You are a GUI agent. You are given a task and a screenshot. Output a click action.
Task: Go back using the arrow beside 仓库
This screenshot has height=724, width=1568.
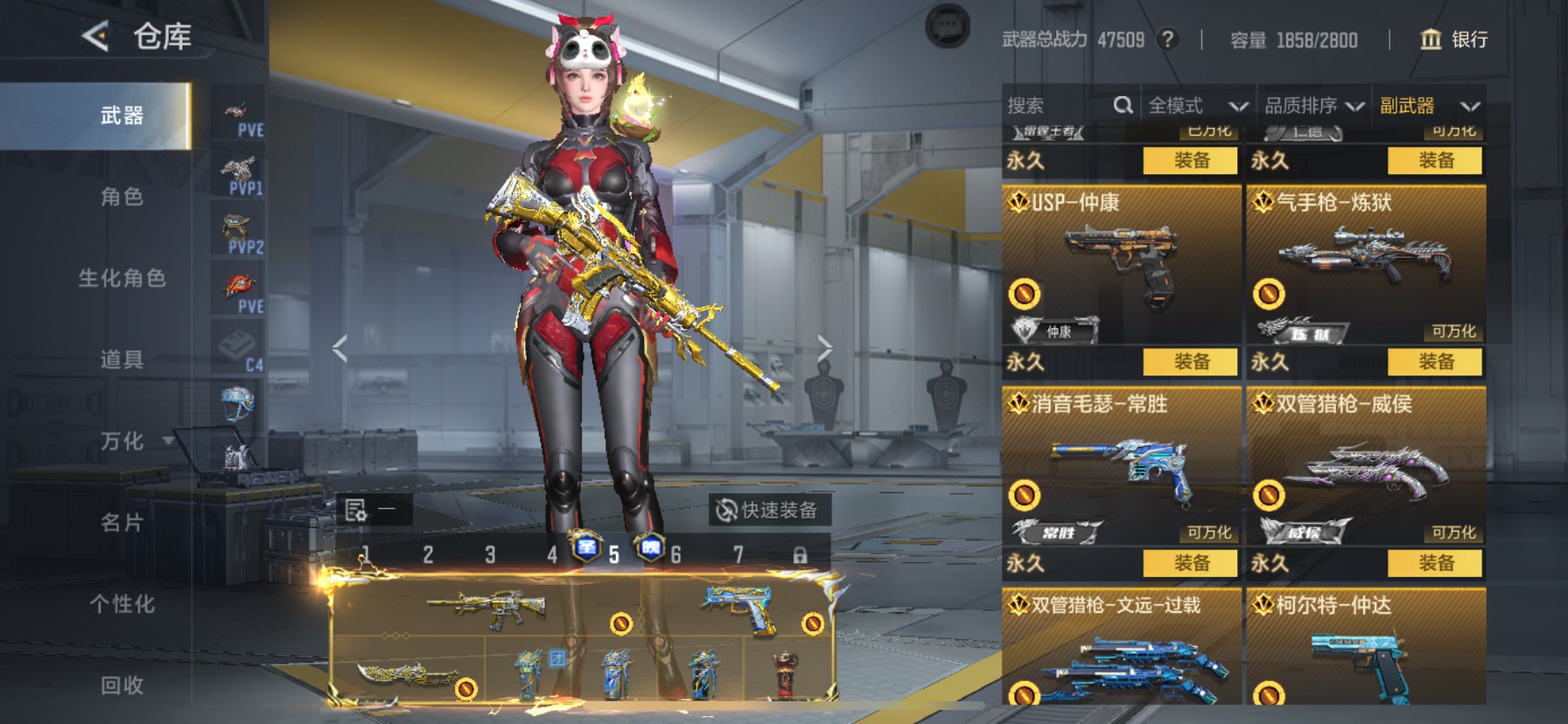tap(95, 37)
